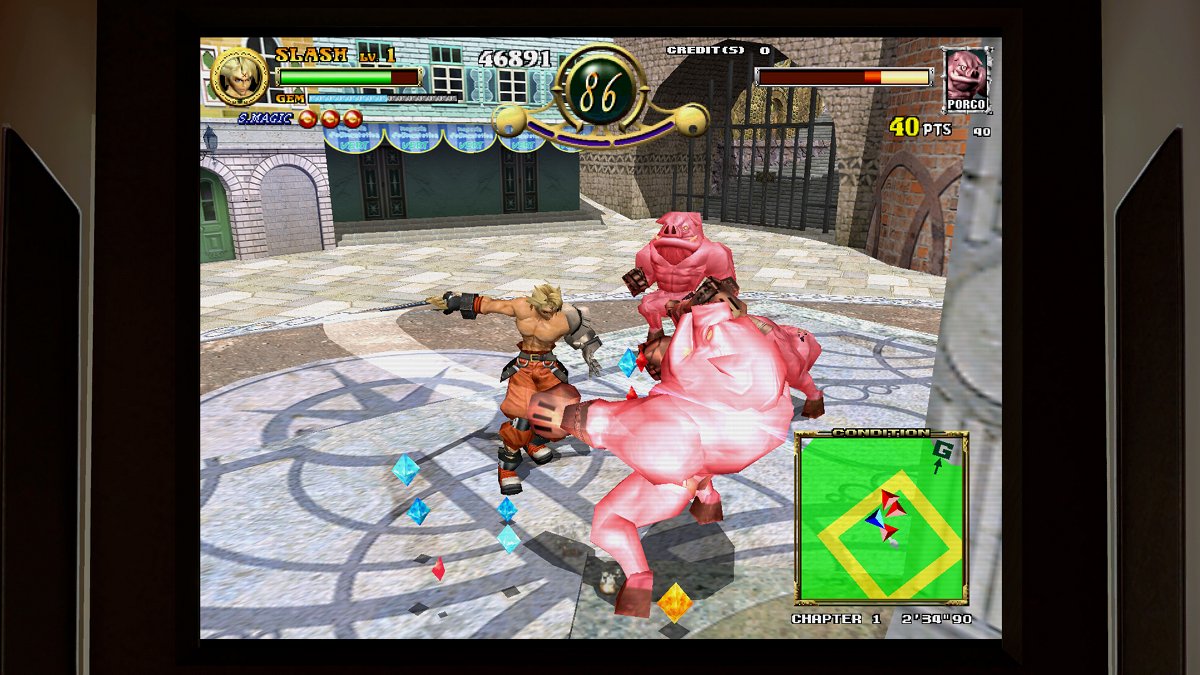Select the Porco enemy portrait
Viewport: 1200px width, 675px height.
[x=966, y=77]
